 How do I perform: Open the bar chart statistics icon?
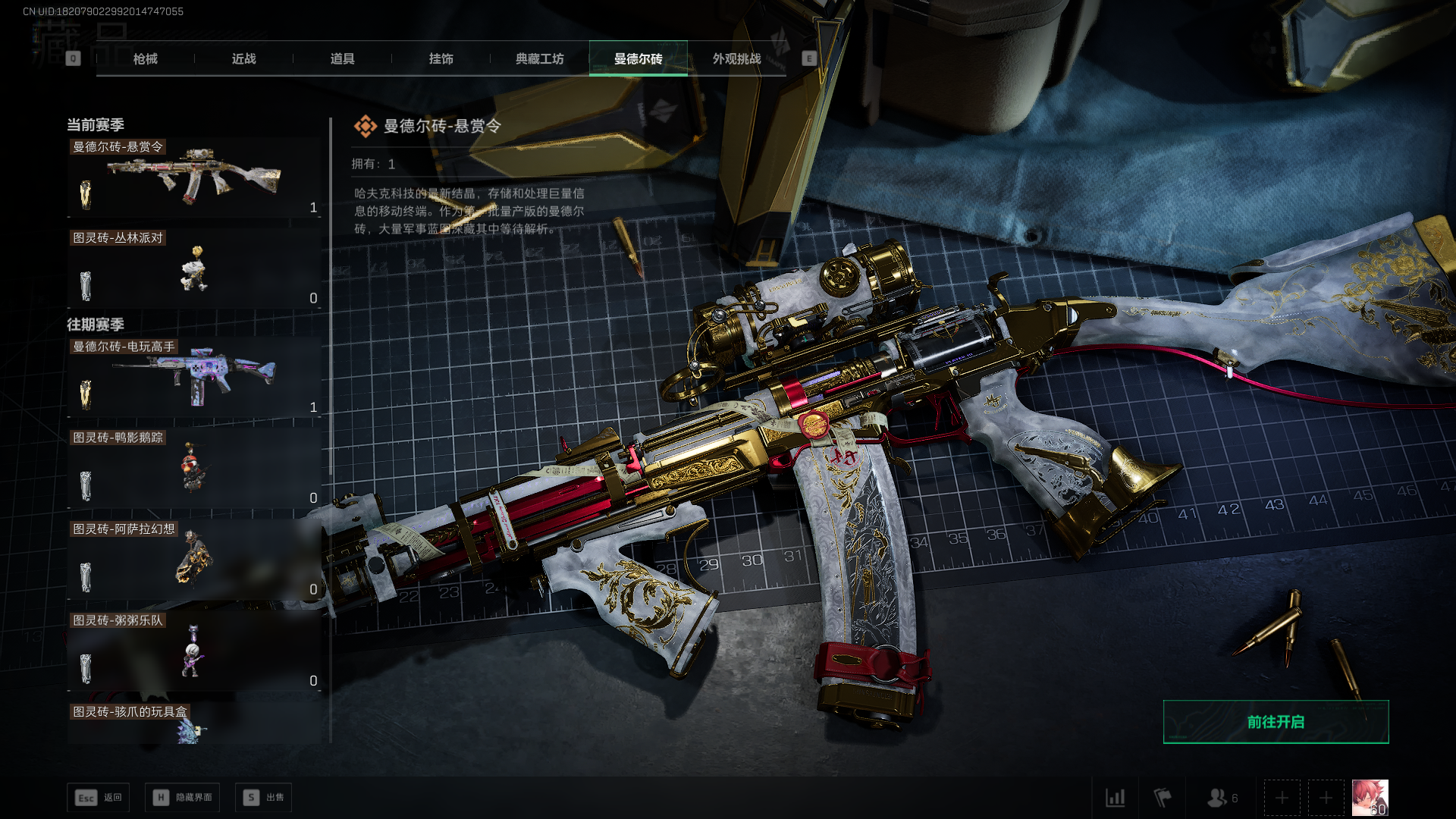tap(1115, 798)
